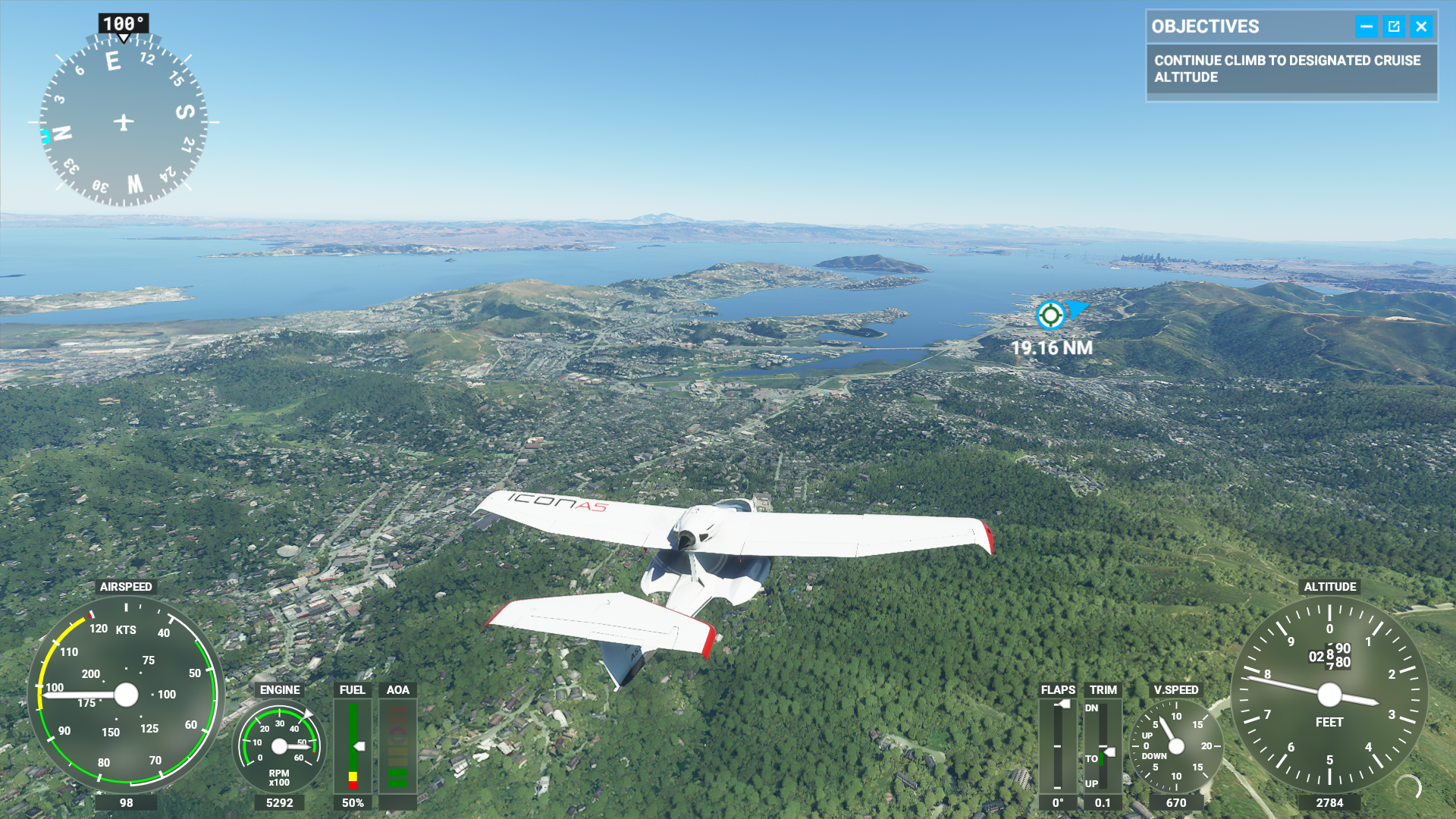Image resolution: width=1456 pixels, height=819 pixels.
Task: Click the compass heading dial
Action: pyautogui.click(x=124, y=122)
